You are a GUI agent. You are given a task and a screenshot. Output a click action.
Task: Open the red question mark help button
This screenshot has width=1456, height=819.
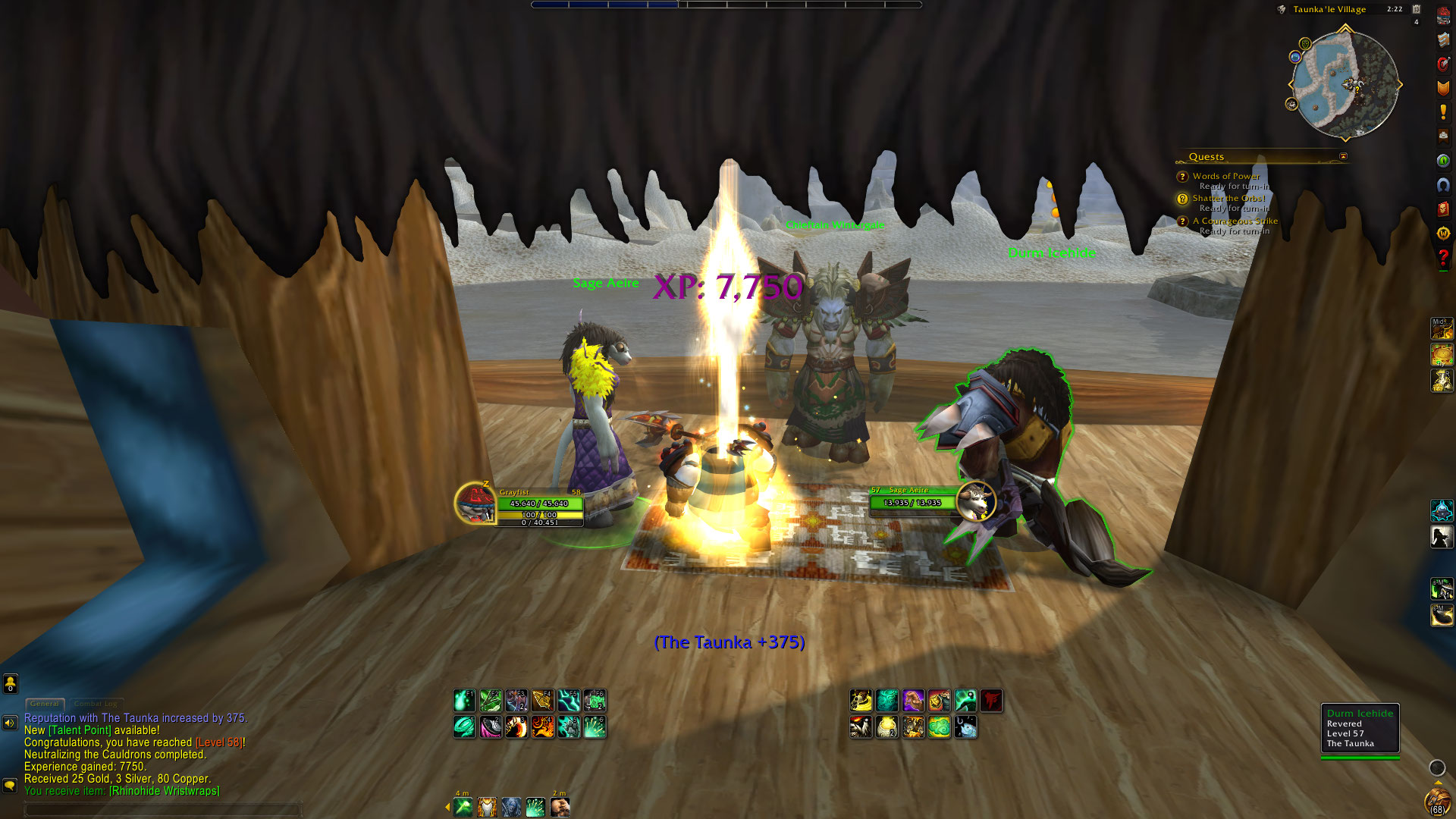pyautogui.click(x=1443, y=259)
